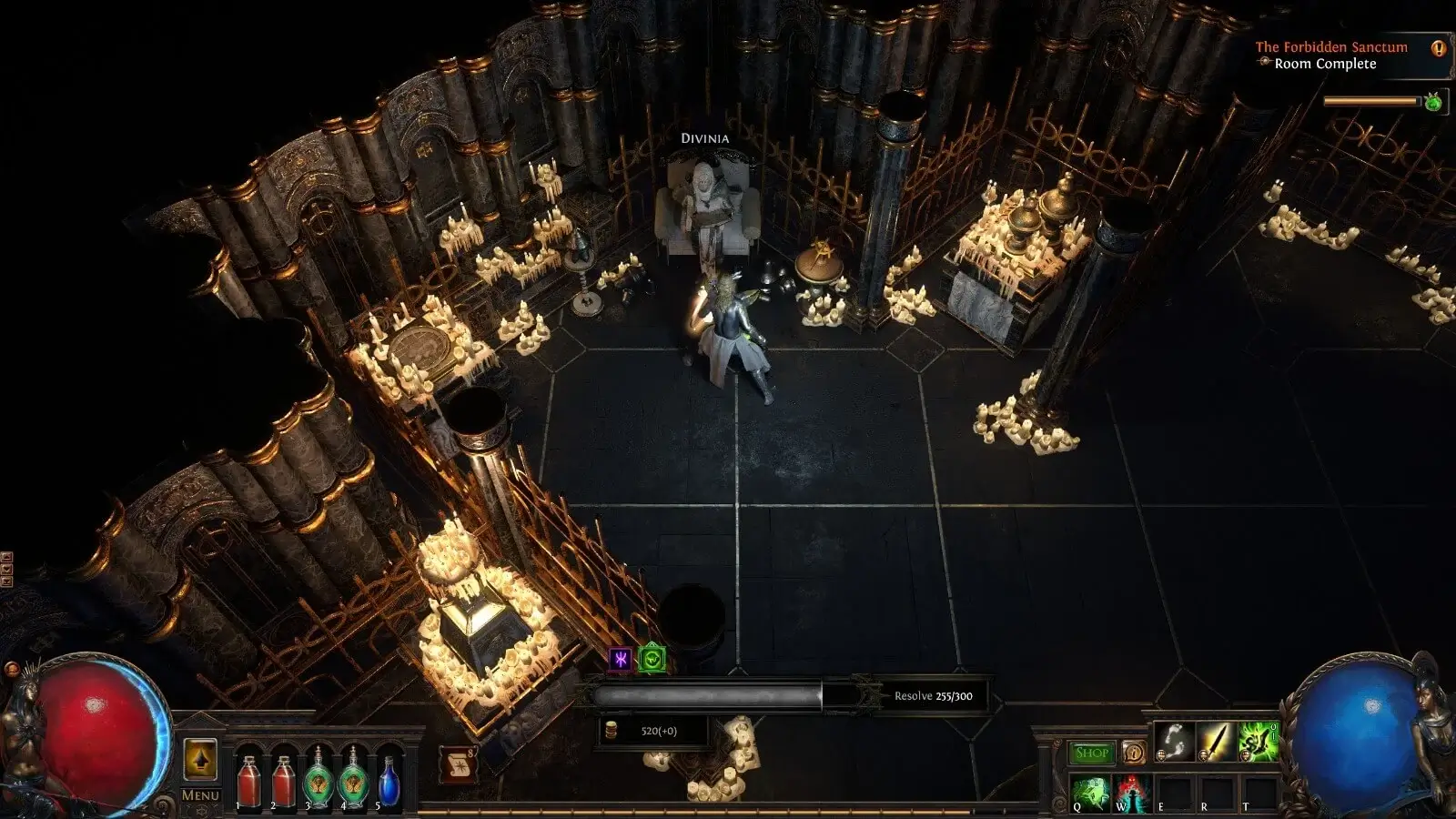
Task: Select the footprints move skill slot
Action: (x=1174, y=742)
